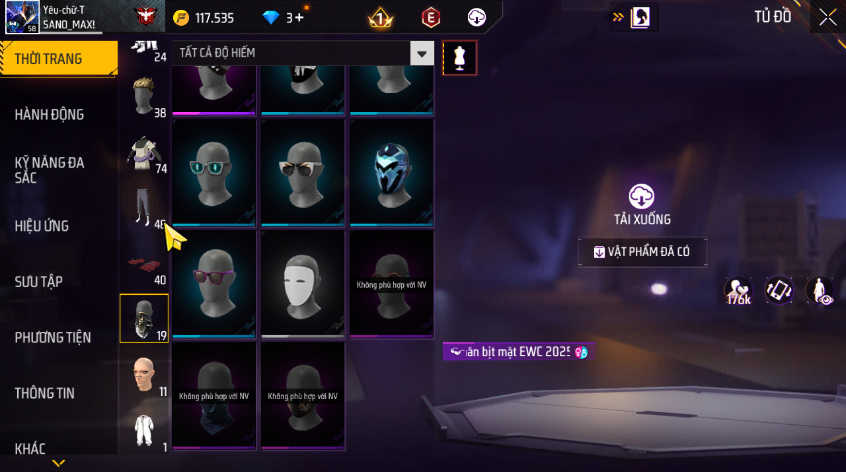Pick the teal glasses item
Screen dimensions: 846x472
coord(215,172)
